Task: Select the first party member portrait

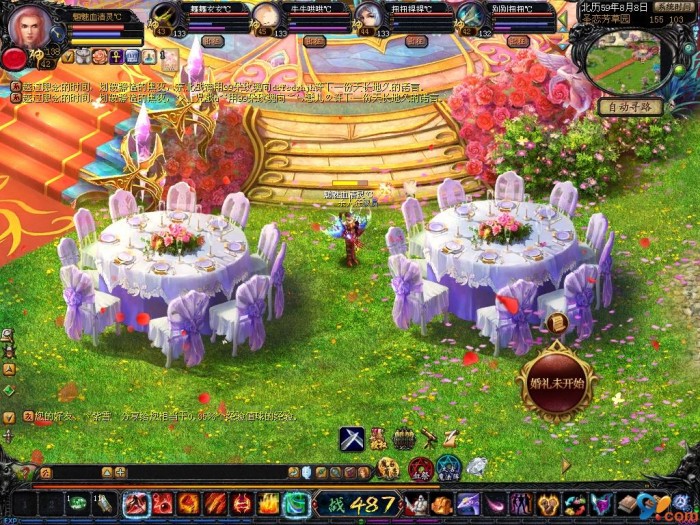Action: point(165,17)
